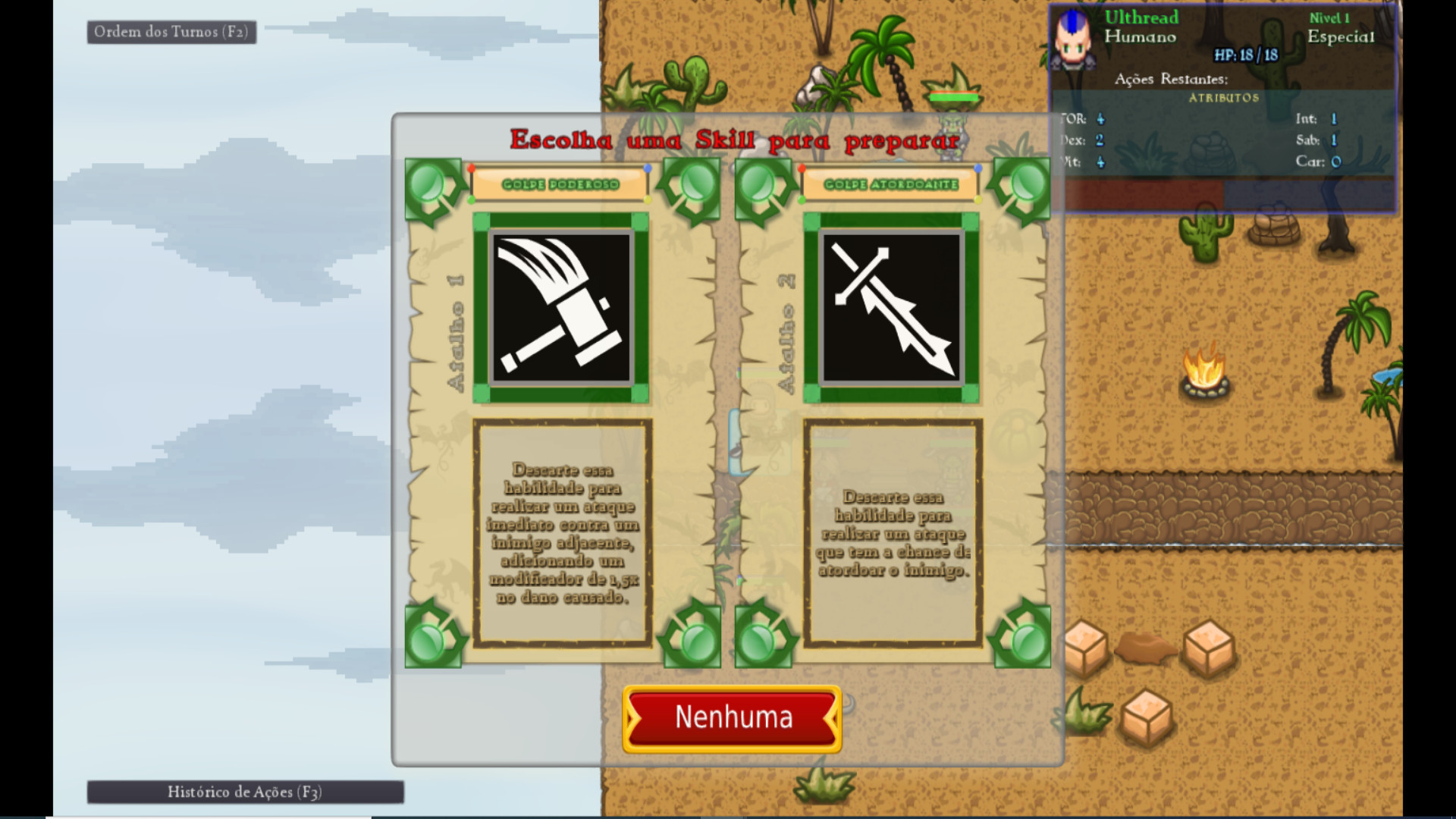Open the Histórico de Ações panel
This screenshot has height=819, width=1456.
244,792
